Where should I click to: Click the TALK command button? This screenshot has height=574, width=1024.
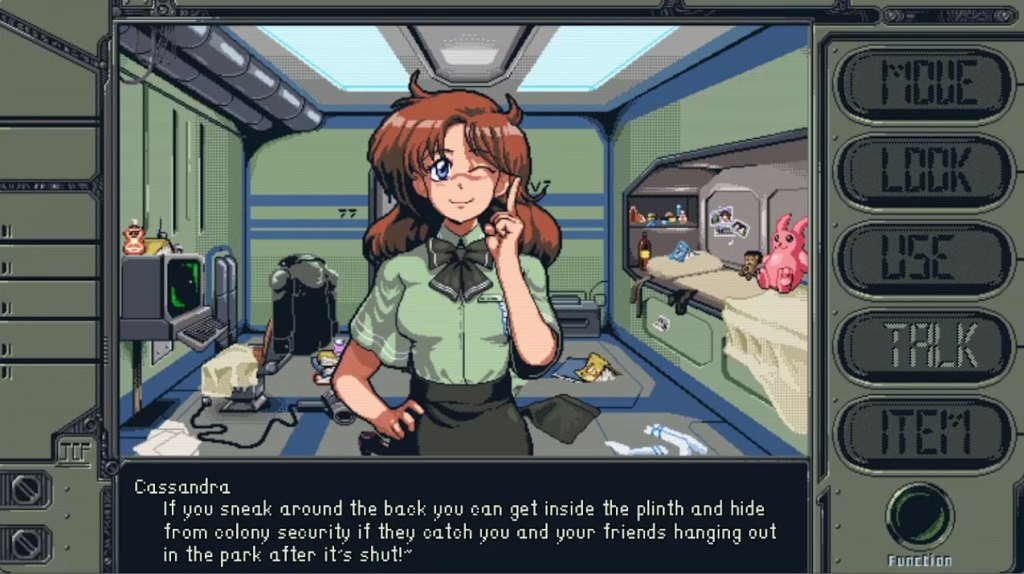click(924, 347)
